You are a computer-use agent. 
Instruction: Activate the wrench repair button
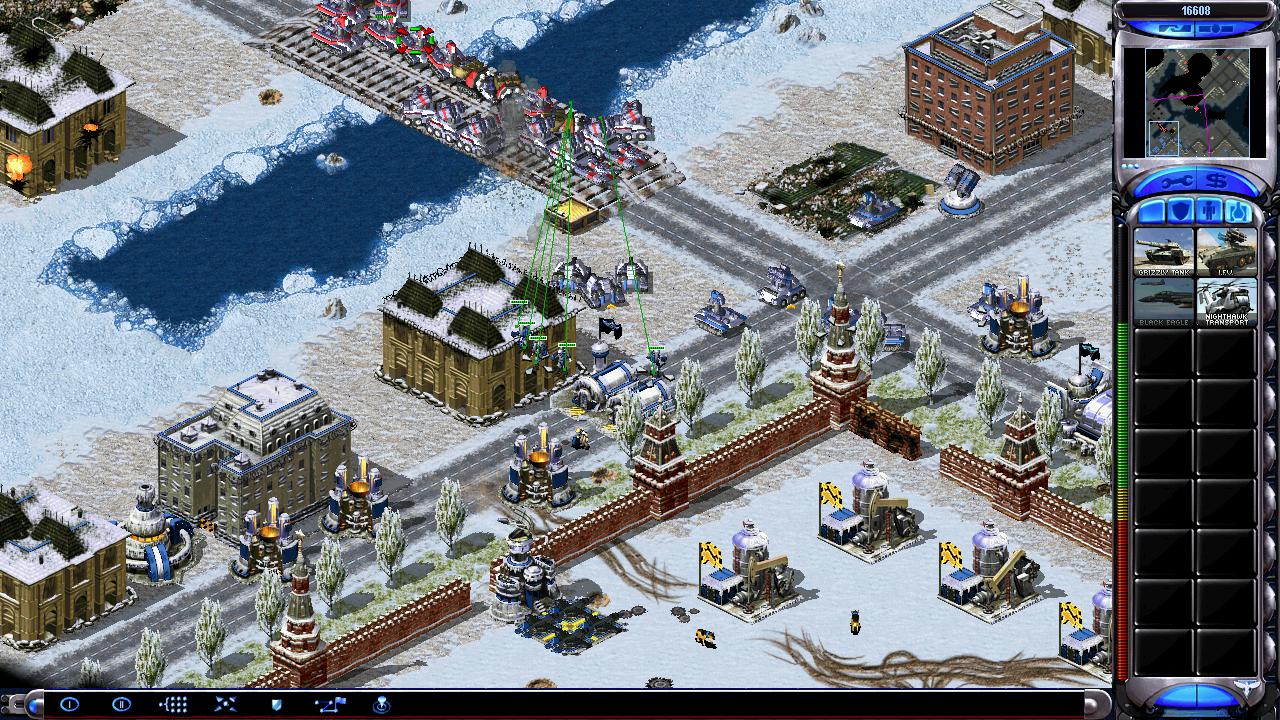tap(1172, 183)
